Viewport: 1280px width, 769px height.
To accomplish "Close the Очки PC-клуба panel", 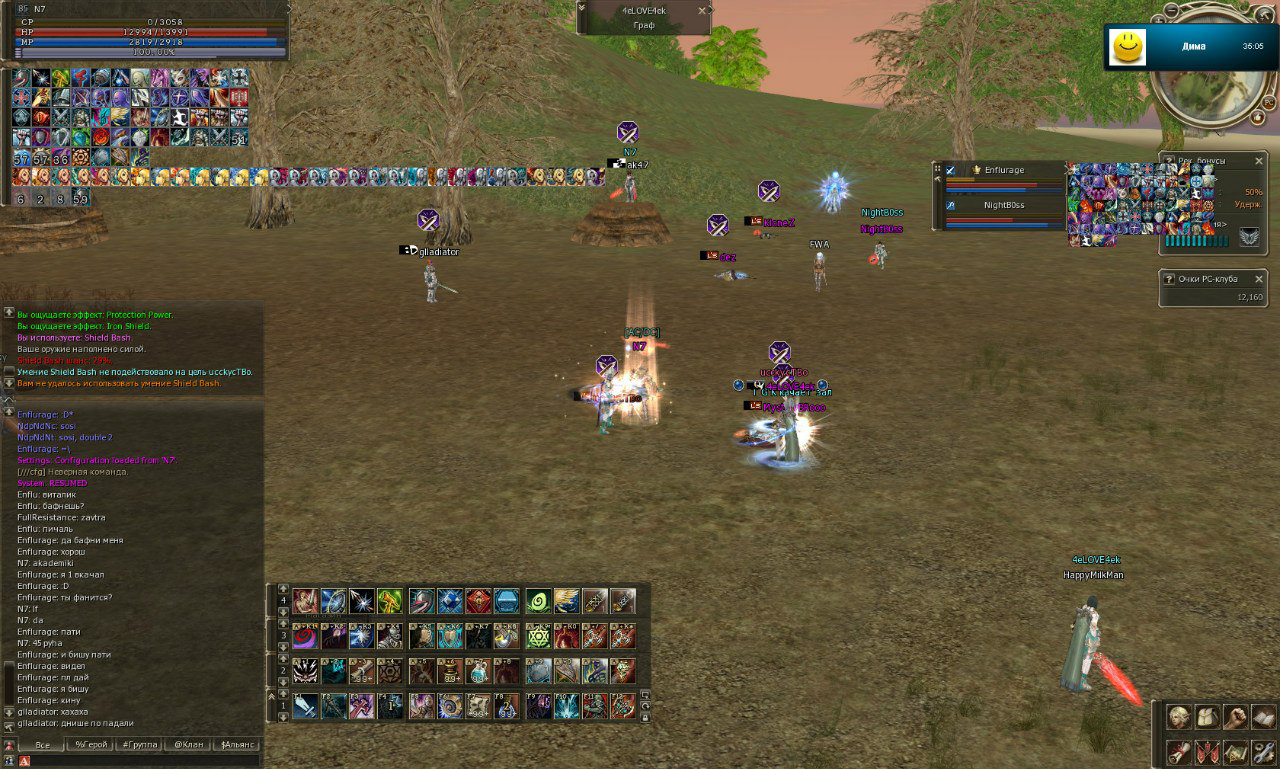I will tap(1259, 277).
